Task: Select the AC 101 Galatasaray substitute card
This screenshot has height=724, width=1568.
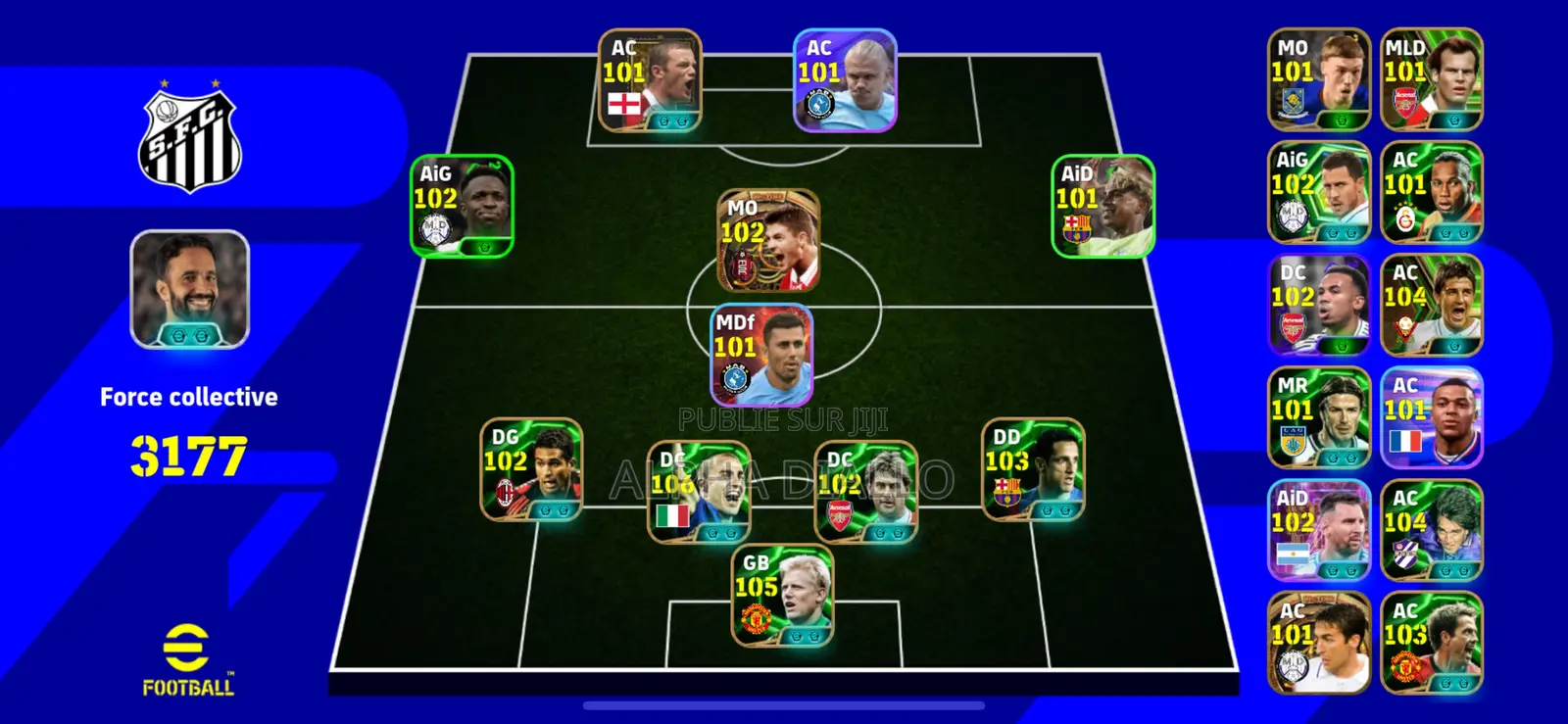Action: 1431,192
